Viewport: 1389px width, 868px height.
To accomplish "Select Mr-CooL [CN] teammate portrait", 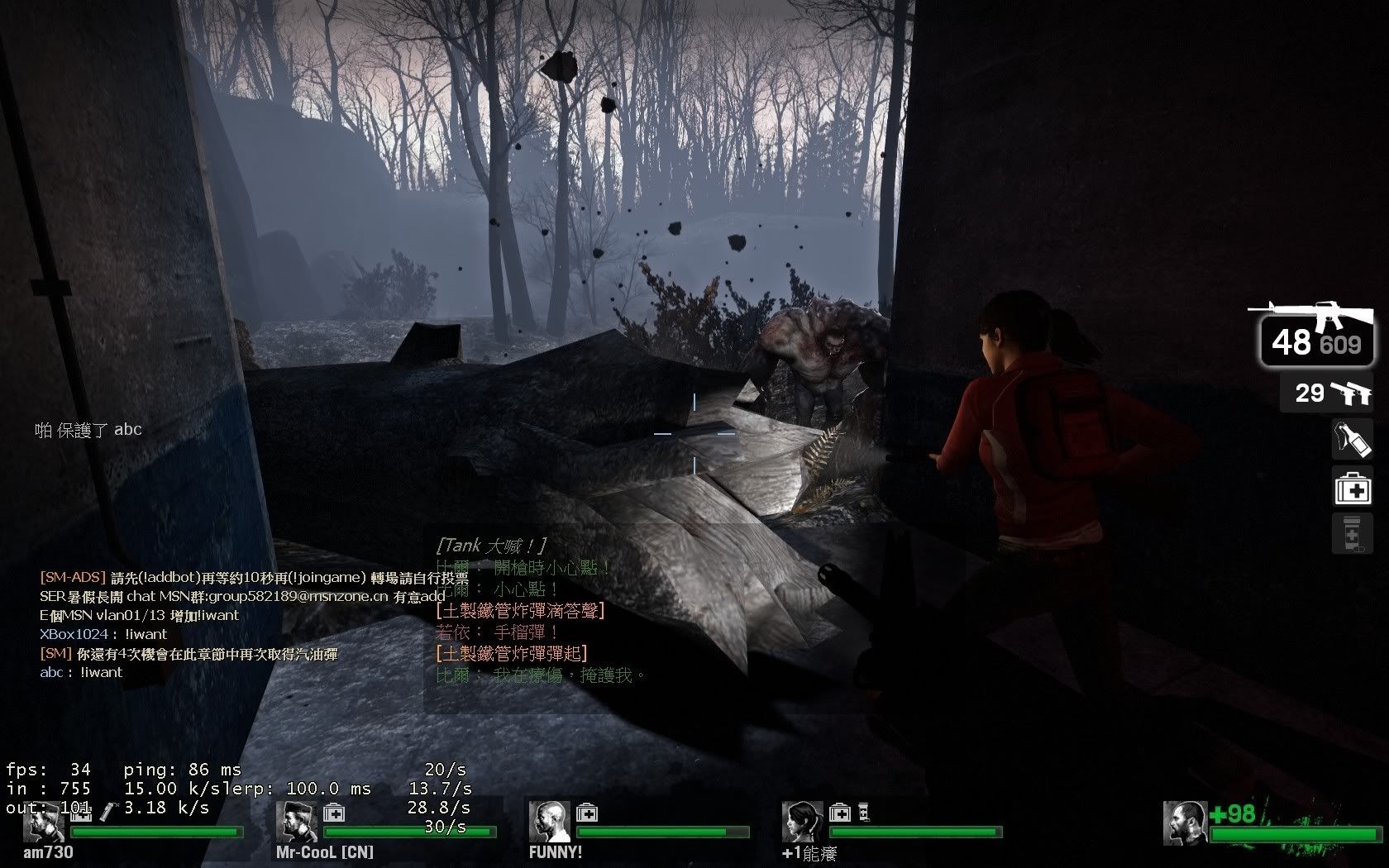I will pos(295,822).
